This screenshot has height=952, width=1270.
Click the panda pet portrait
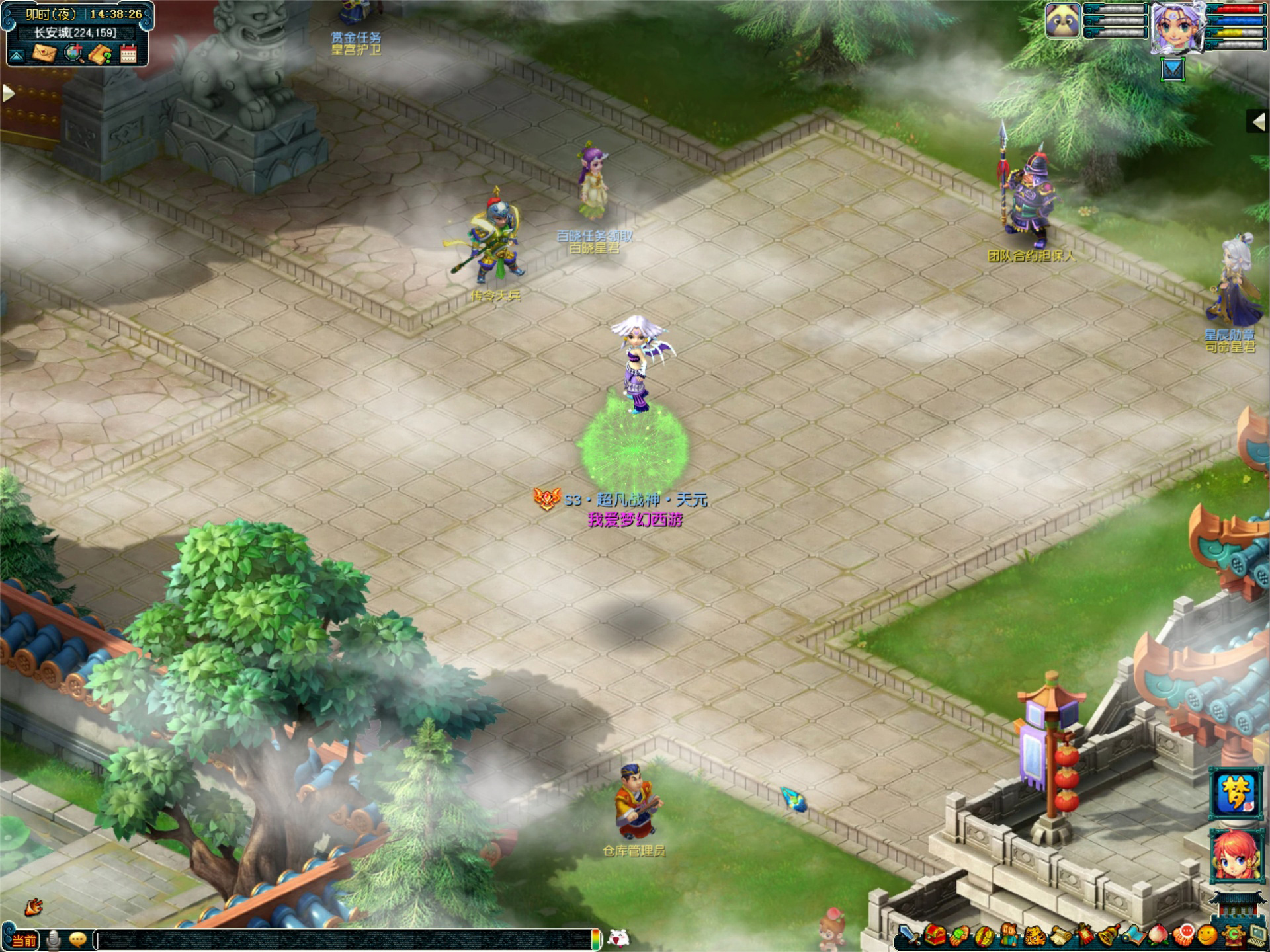tap(1062, 21)
